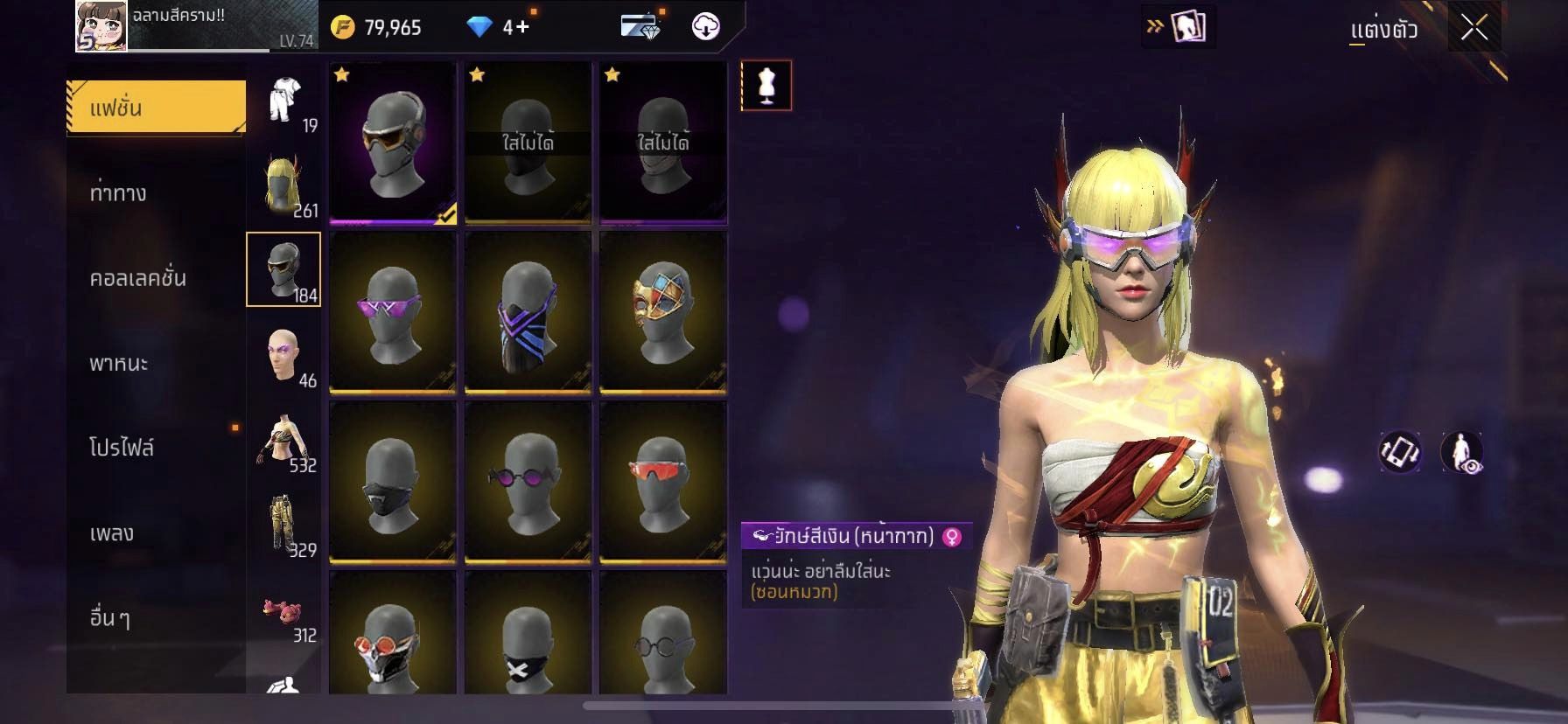Viewport: 1568px width, 724px height.
Task: Pick the black cloth face mask
Action: point(392,482)
